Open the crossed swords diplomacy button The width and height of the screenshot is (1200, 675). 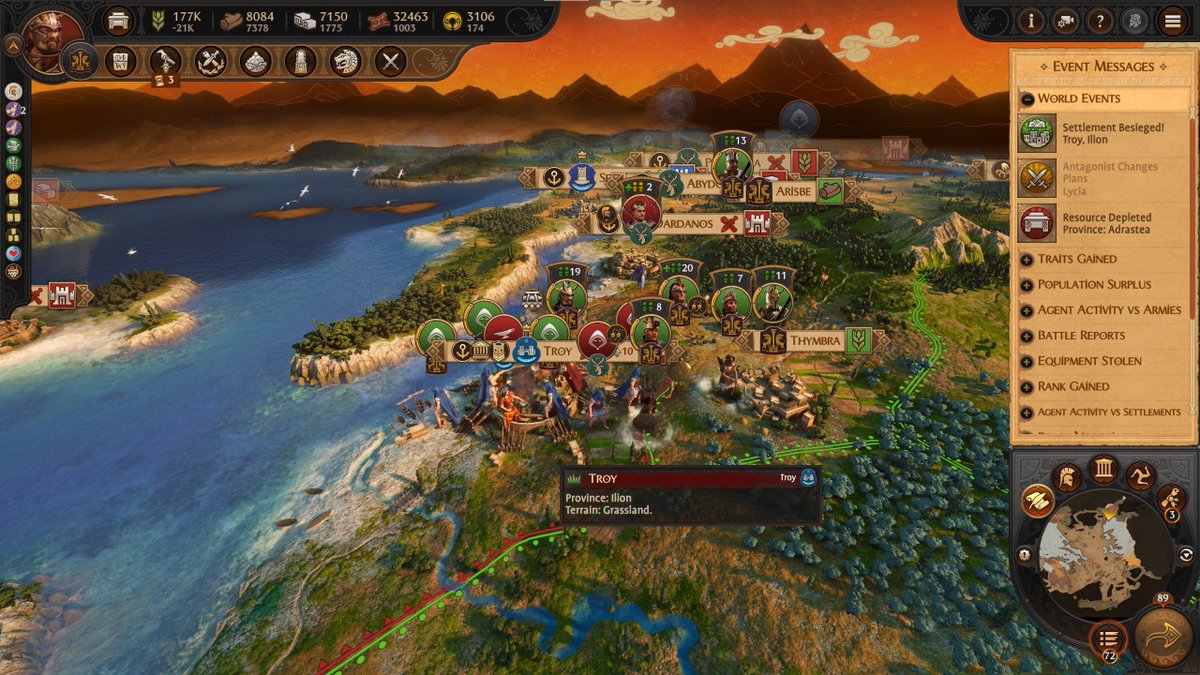(x=389, y=62)
